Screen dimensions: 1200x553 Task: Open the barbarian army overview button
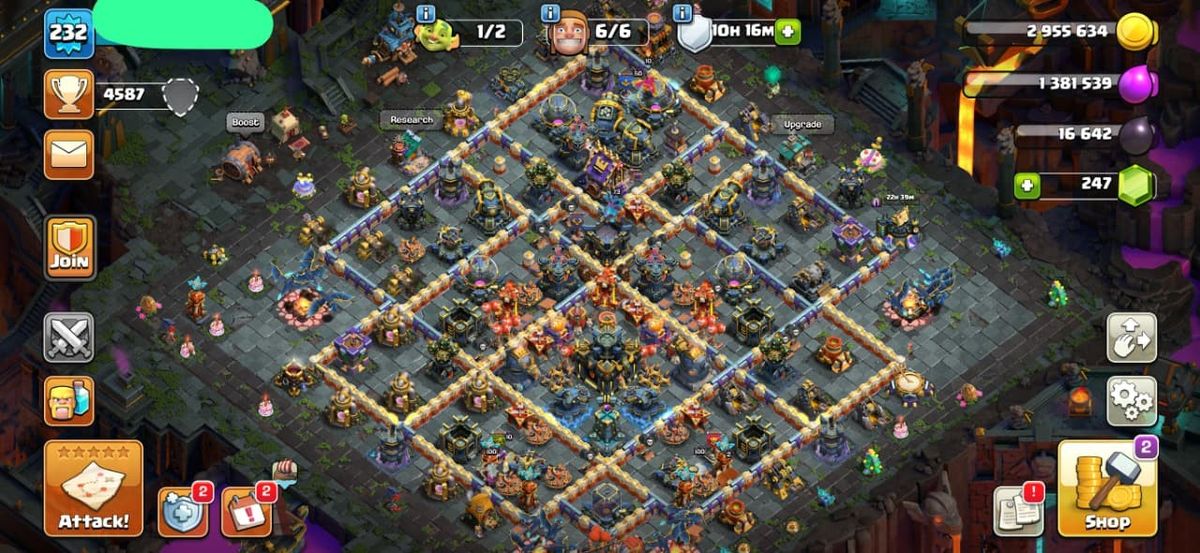click(x=69, y=401)
